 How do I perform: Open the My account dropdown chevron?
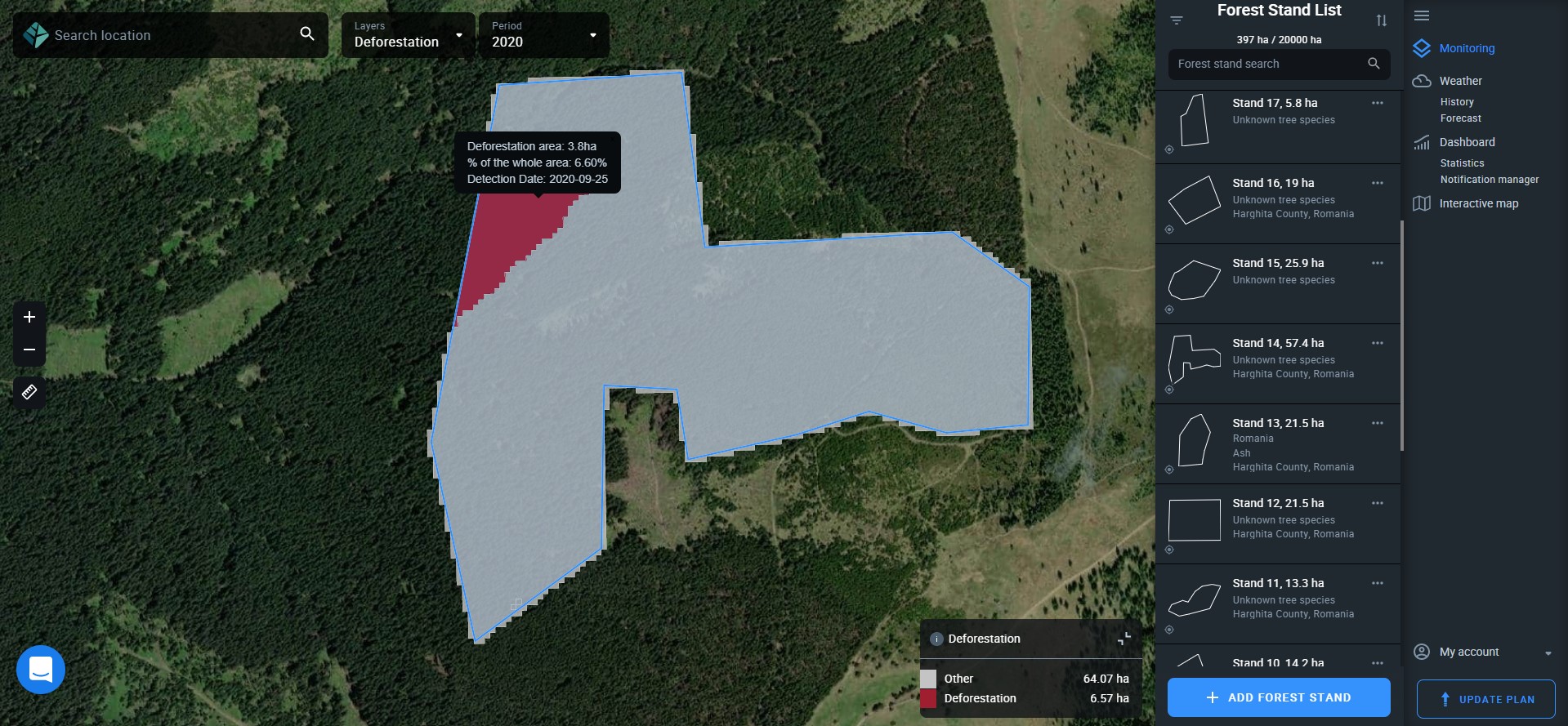(1547, 652)
